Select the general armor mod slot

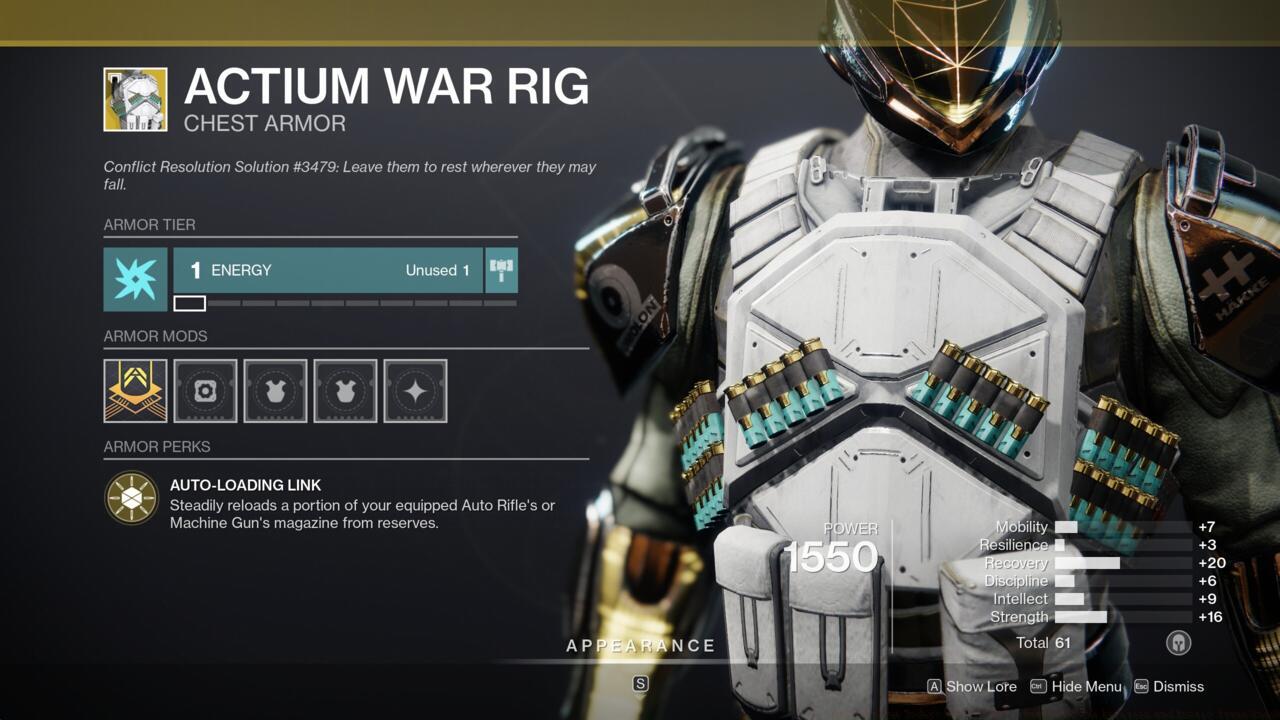[x=205, y=391]
